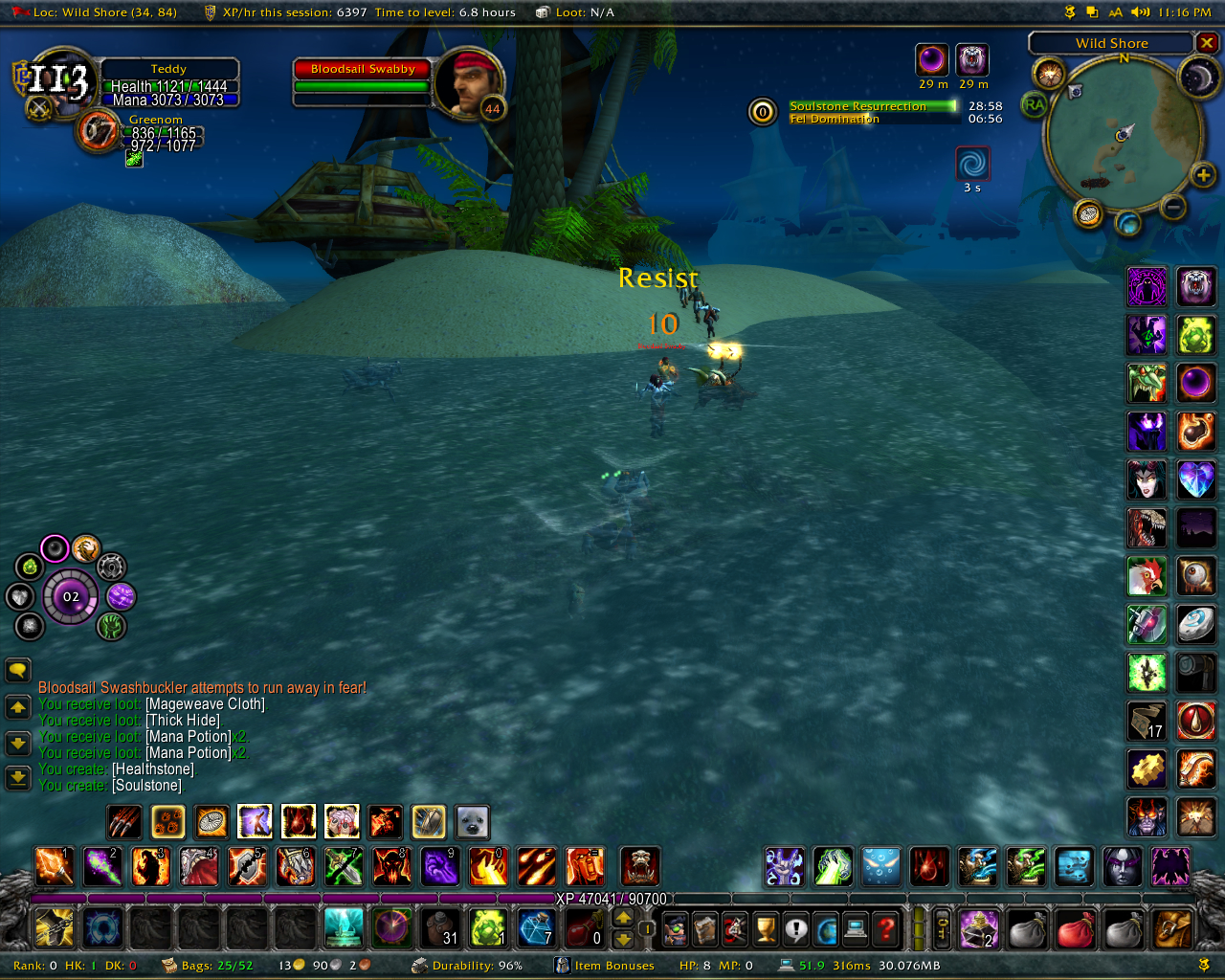Open the red bag slot
Image resolution: width=1225 pixels, height=980 pixels.
tap(1075, 927)
